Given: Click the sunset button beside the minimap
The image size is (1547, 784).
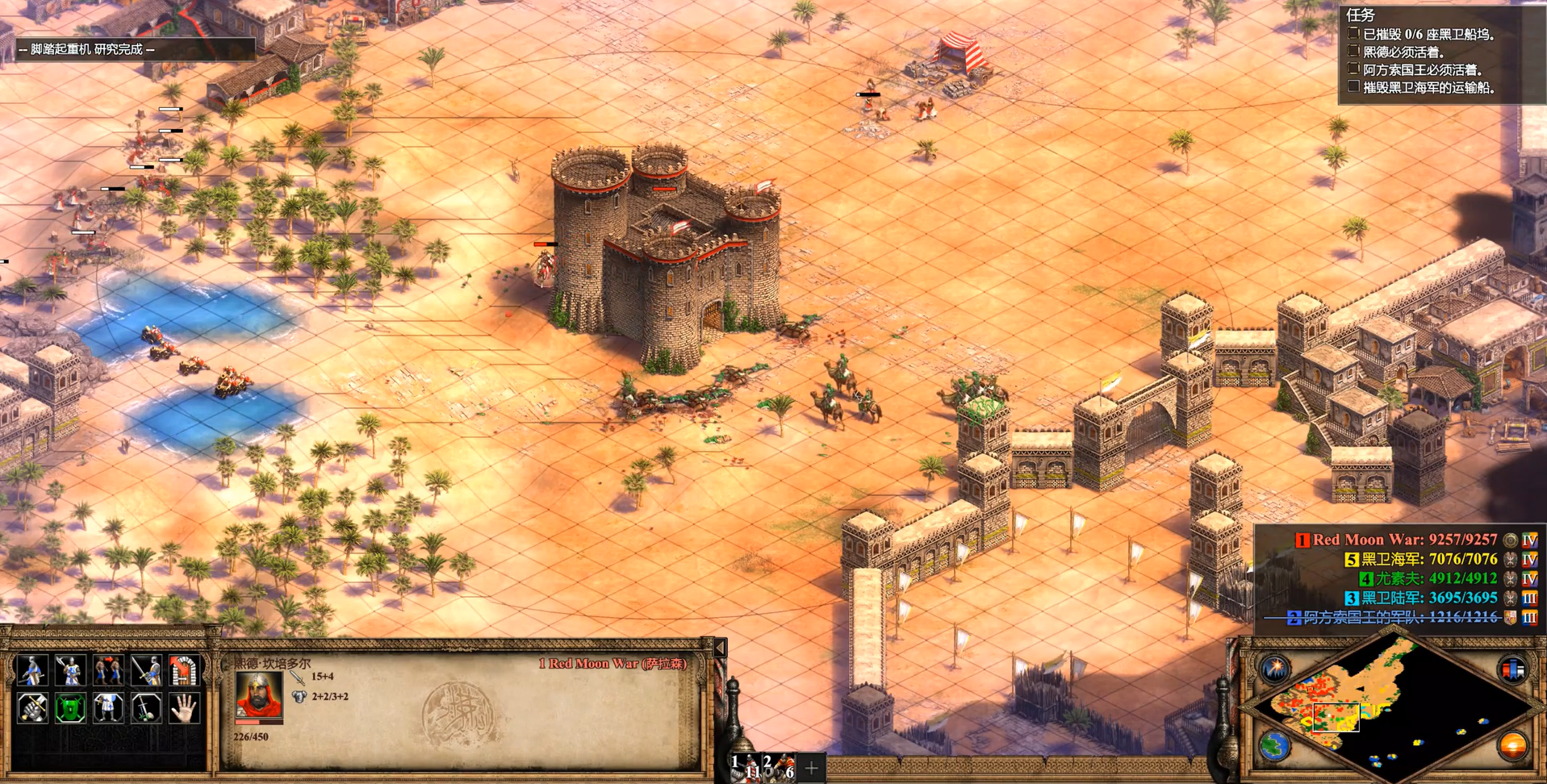Looking at the screenshot, I should coord(1511,746).
